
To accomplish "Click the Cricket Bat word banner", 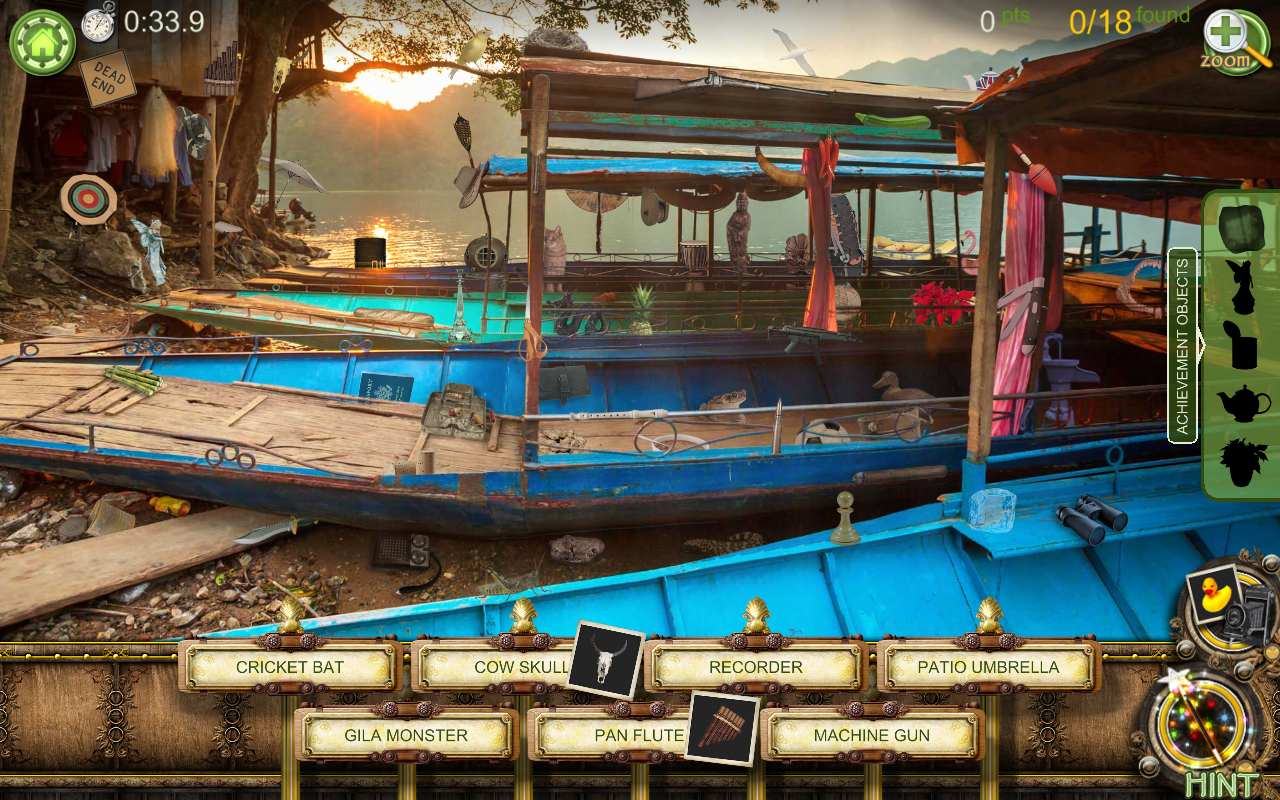I will tap(288, 666).
